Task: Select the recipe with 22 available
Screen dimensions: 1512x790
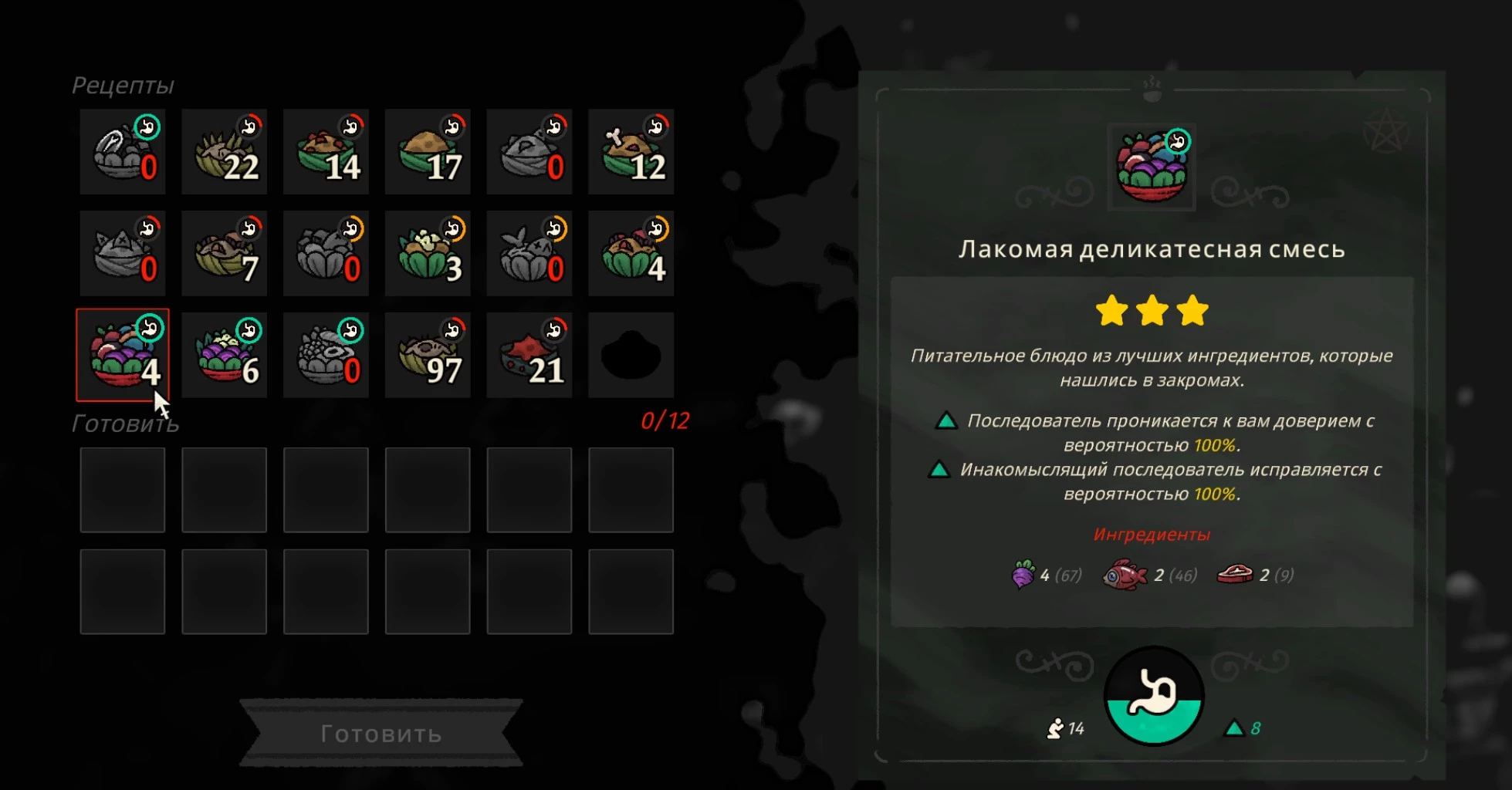Action: 224,152
